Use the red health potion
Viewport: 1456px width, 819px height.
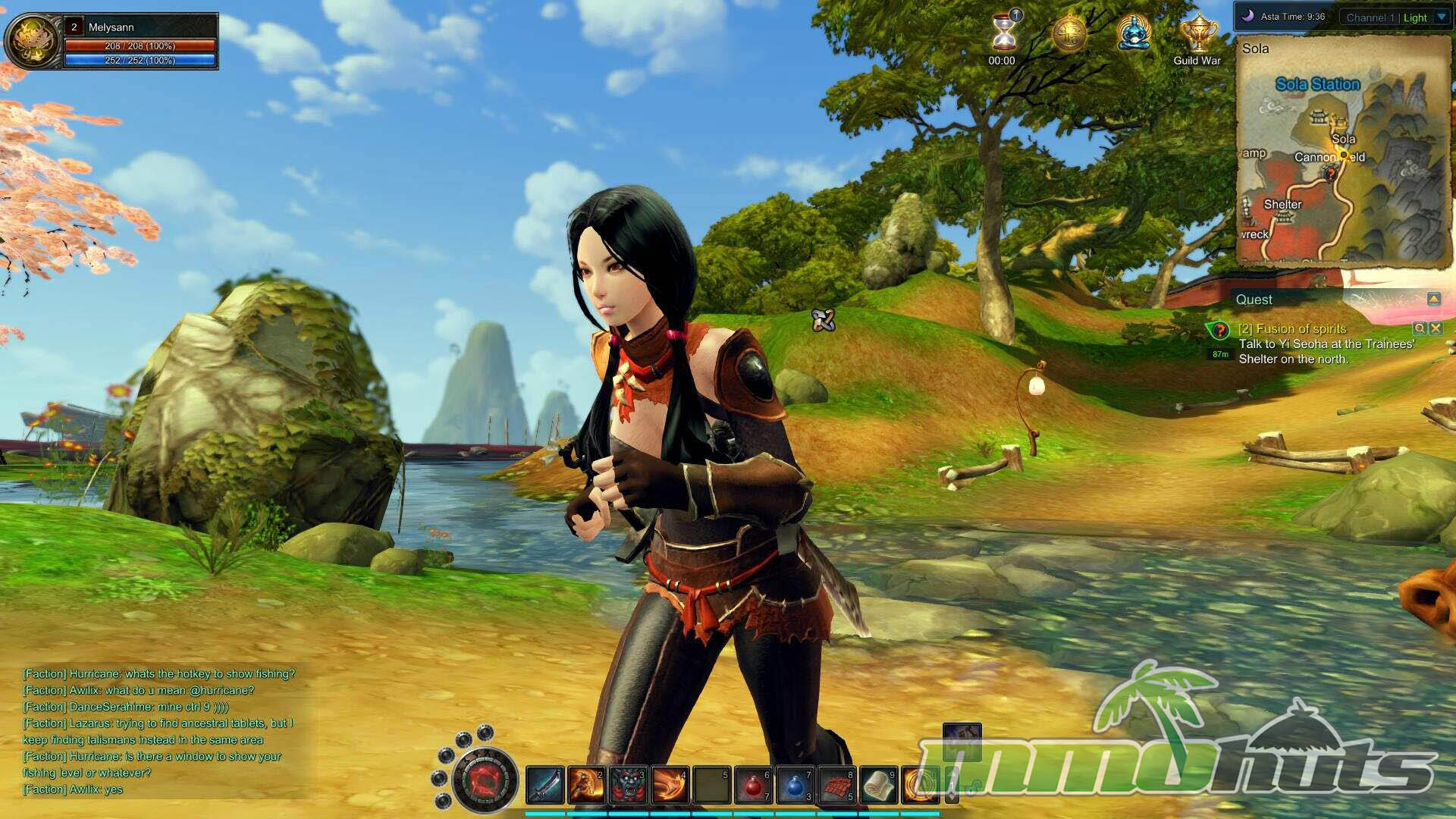753,786
